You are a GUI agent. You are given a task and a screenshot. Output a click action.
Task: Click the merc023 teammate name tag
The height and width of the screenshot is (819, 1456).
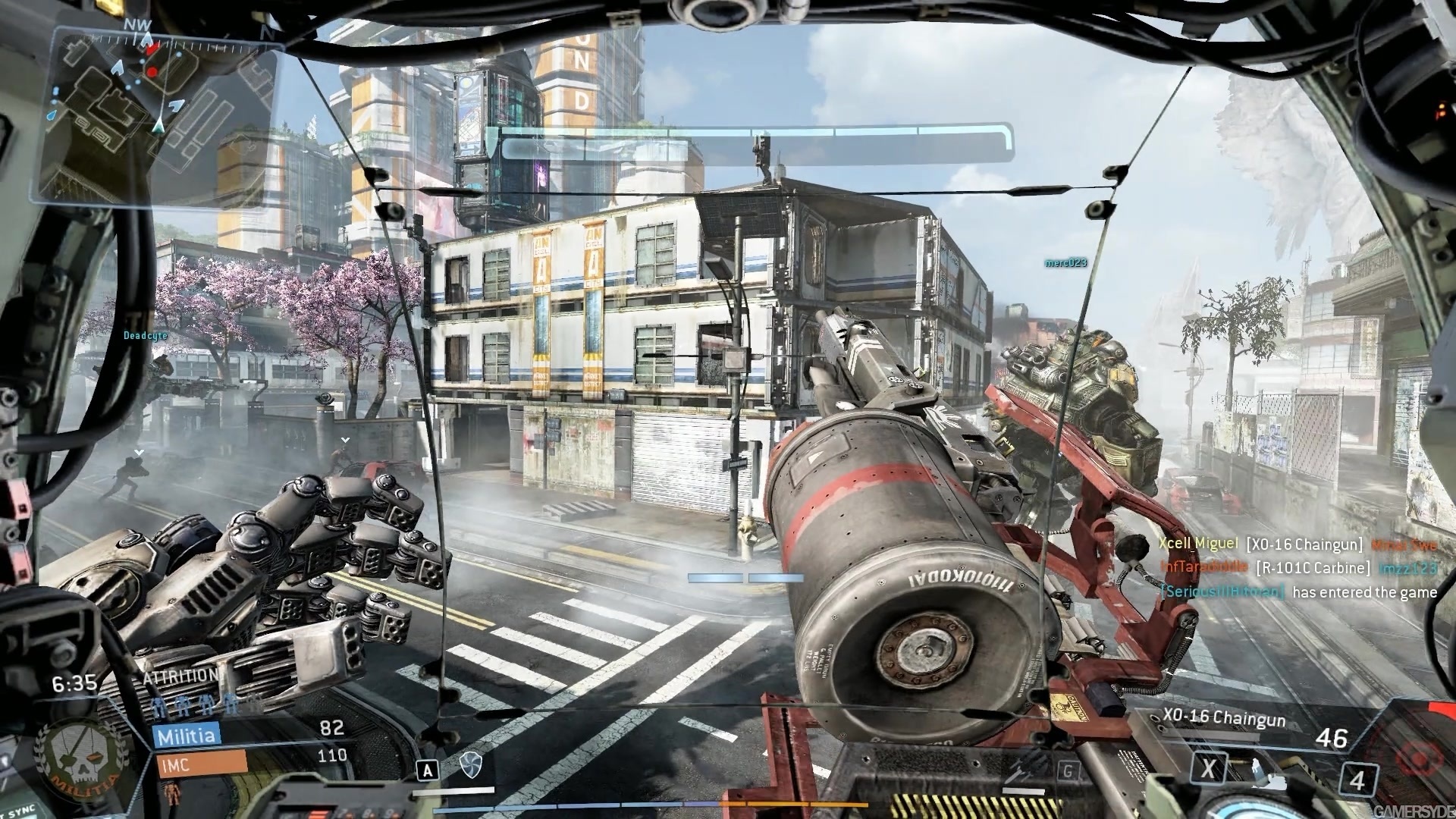point(1065,263)
